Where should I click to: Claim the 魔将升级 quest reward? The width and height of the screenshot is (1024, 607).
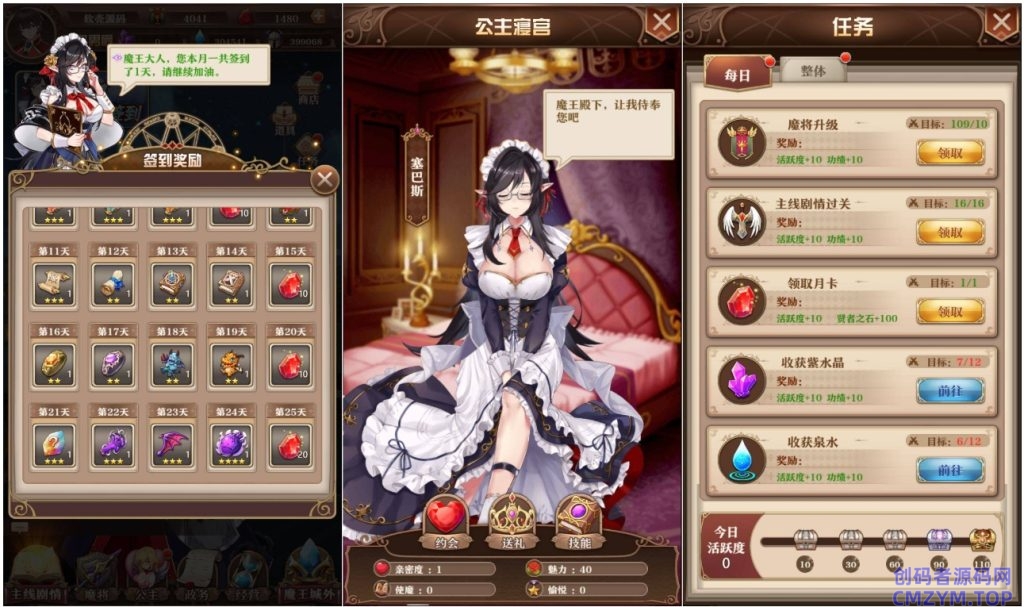(x=949, y=152)
